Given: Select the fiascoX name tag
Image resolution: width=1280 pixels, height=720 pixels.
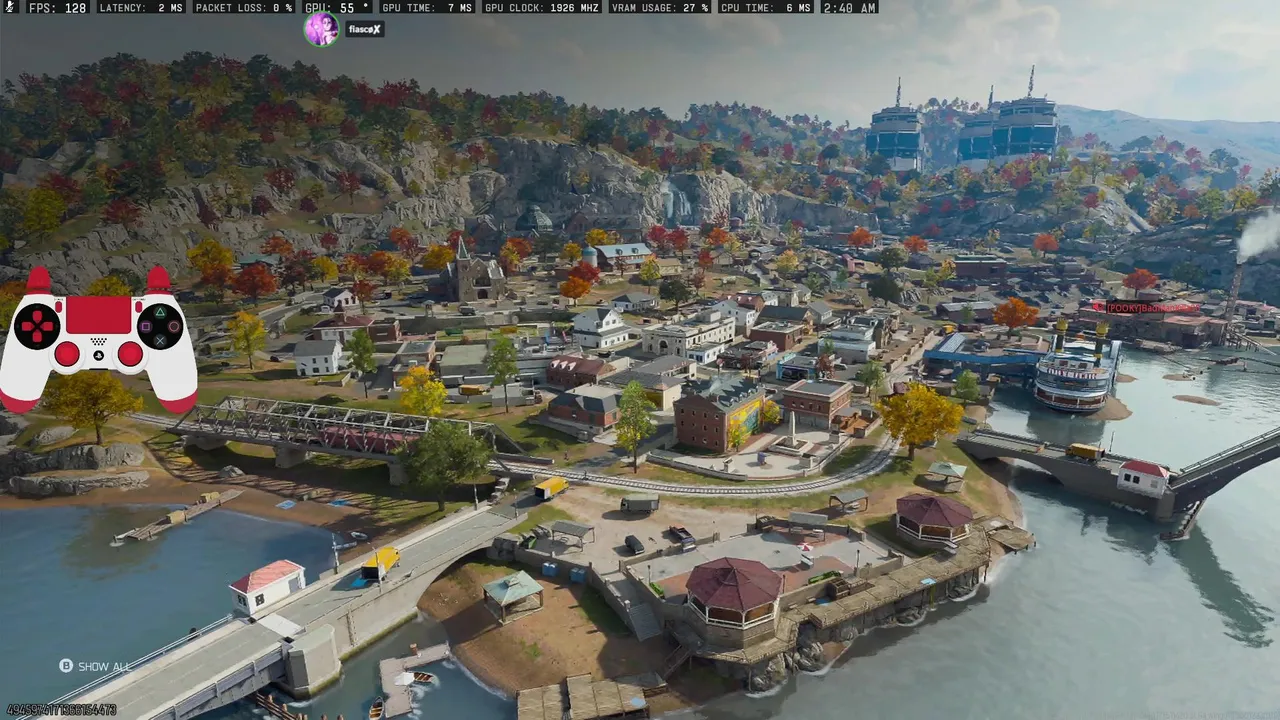Looking at the screenshot, I should pyautogui.click(x=364, y=30).
